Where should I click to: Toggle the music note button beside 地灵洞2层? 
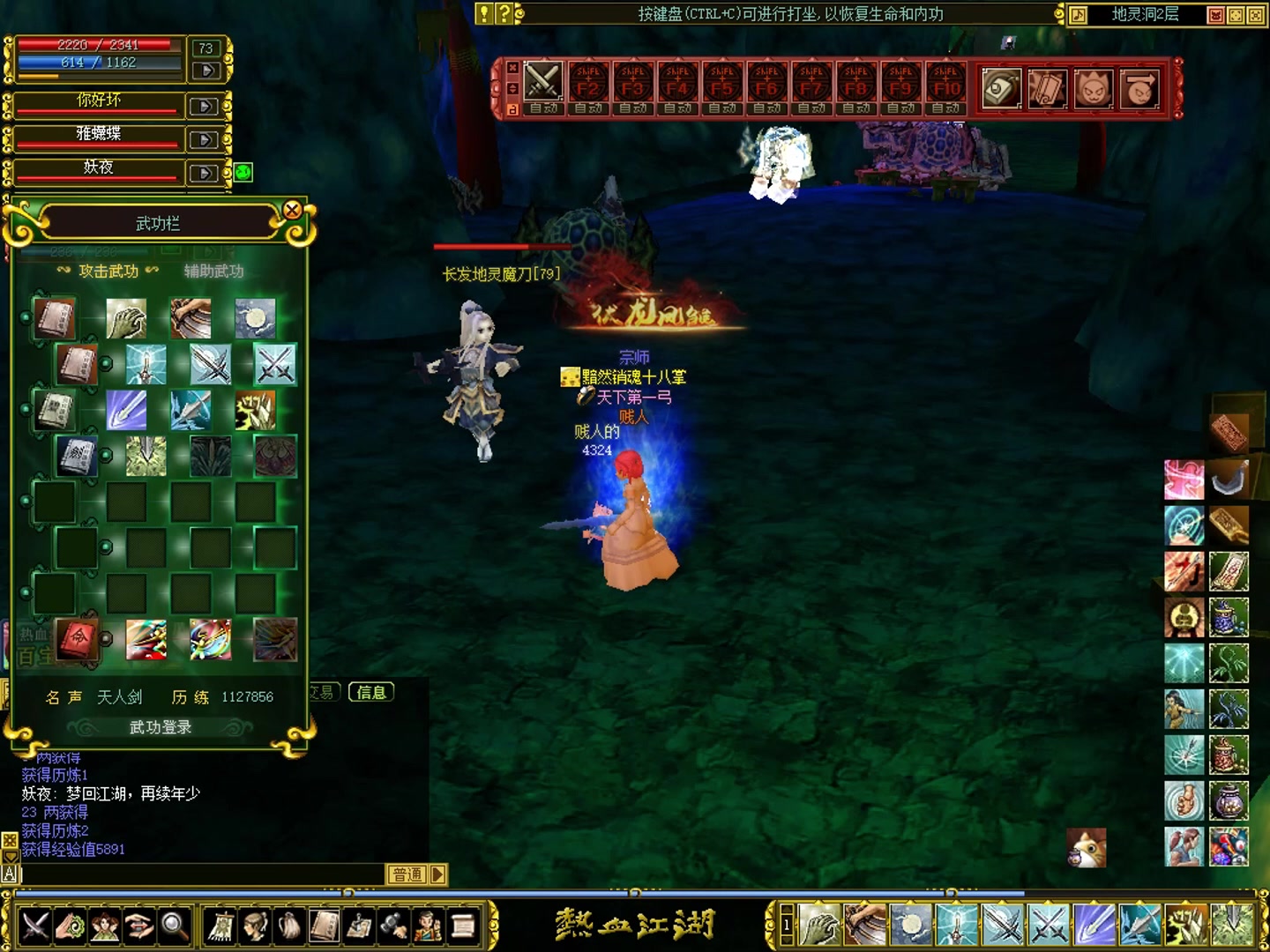1079,15
